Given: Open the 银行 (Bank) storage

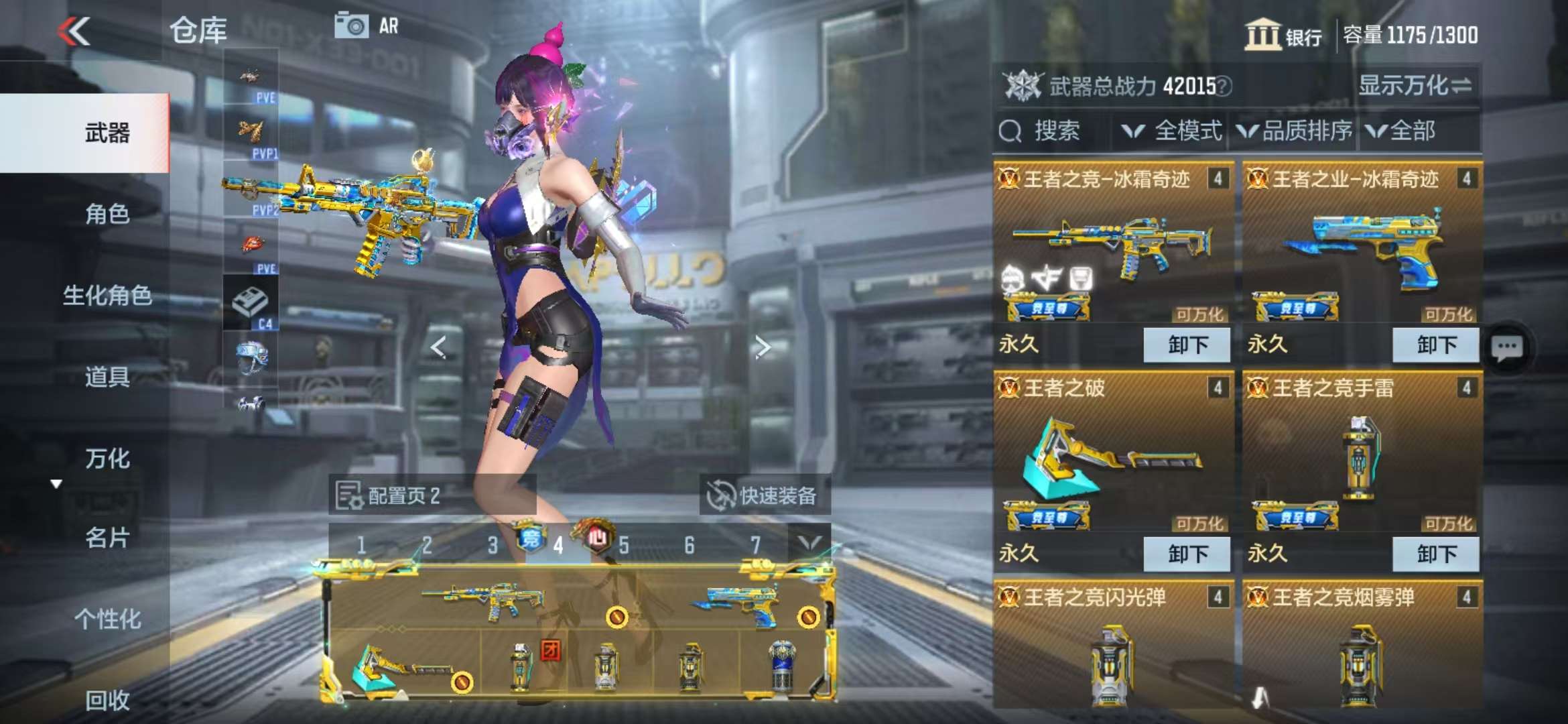Looking at the screenshot, I should 1283,35.
